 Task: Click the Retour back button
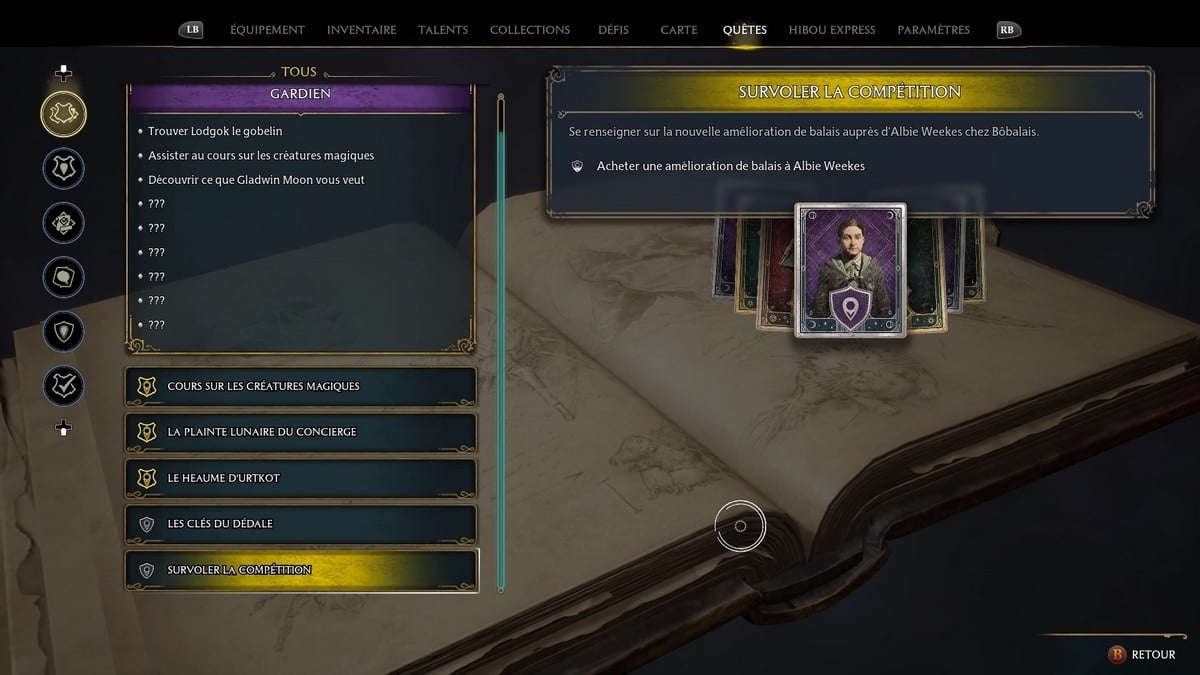click(1142, 654)
